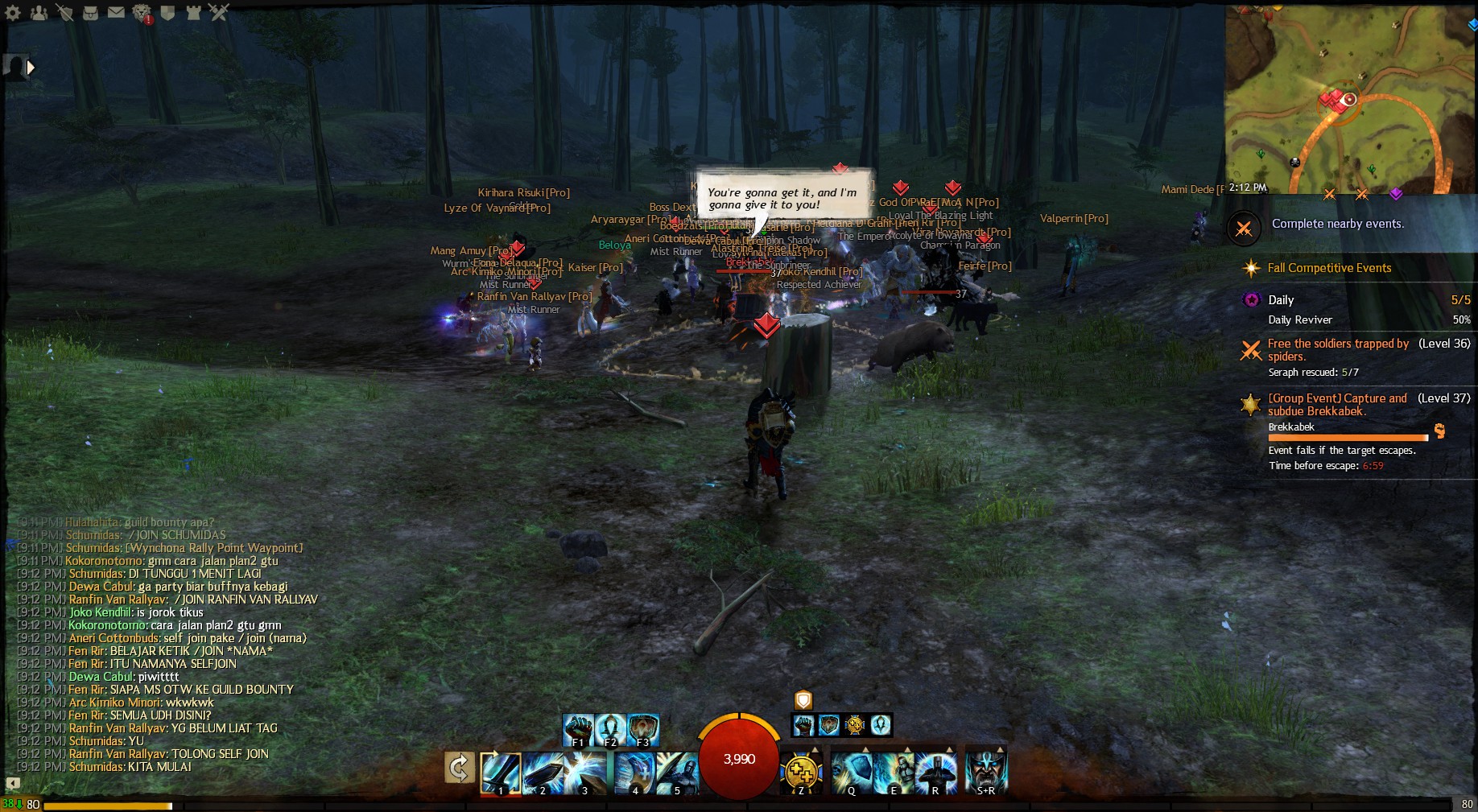Open the inventory bag icon
Viewport: 1478px width, 812px height.
pos(90,13)
